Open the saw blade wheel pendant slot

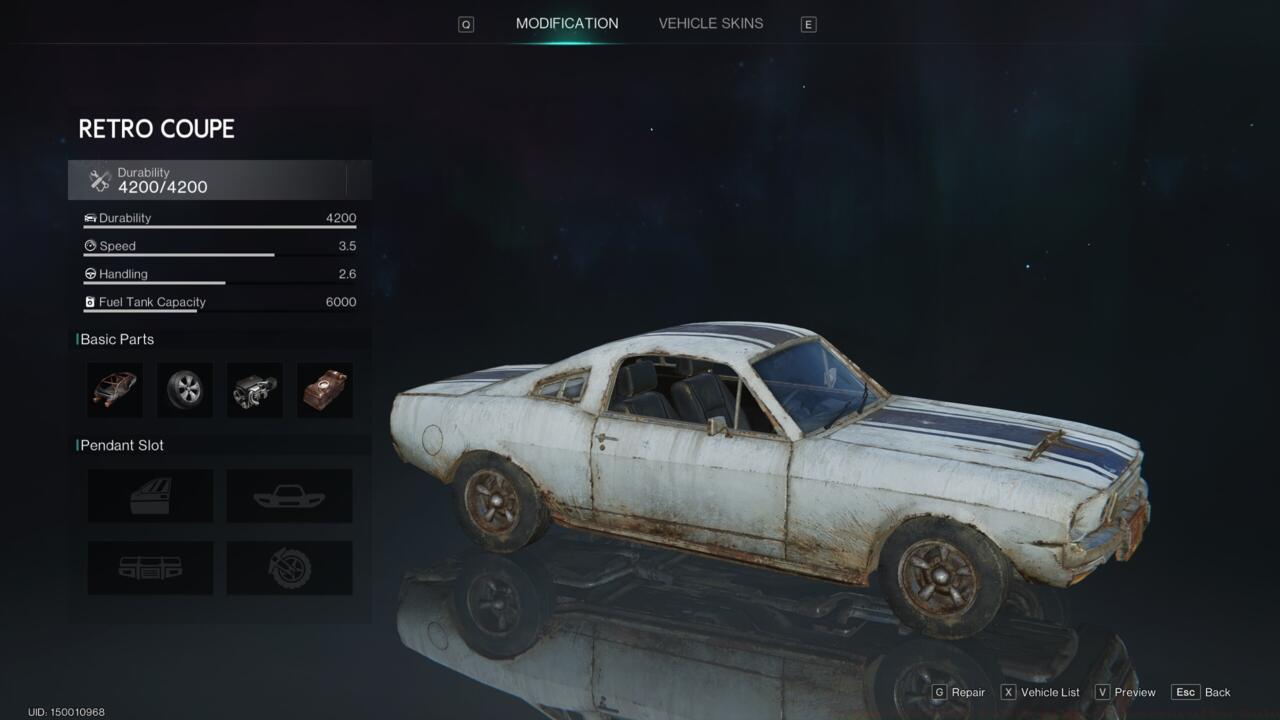click(x=289, y=567)
